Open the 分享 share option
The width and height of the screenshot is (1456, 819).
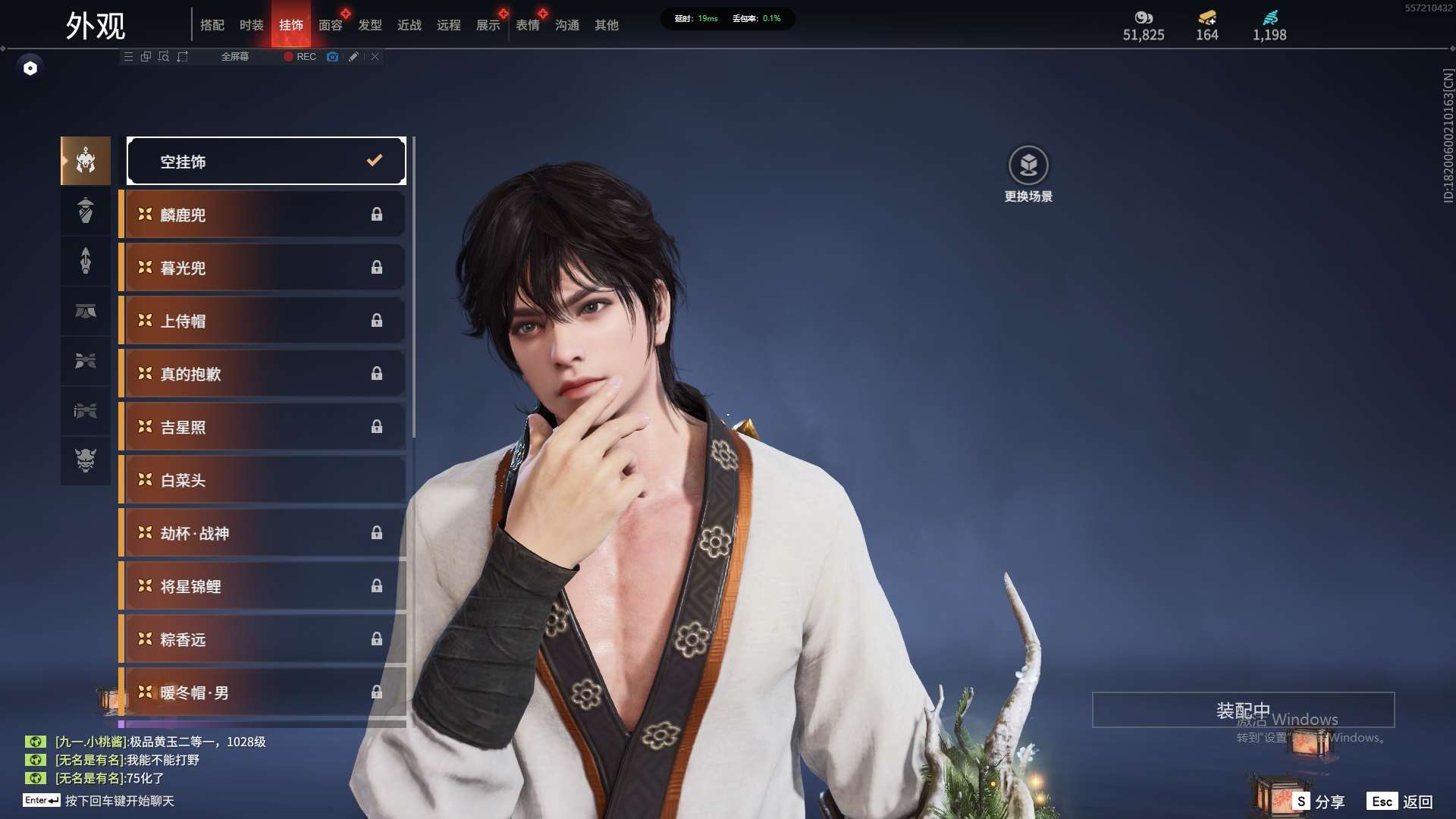(1320, 802)
